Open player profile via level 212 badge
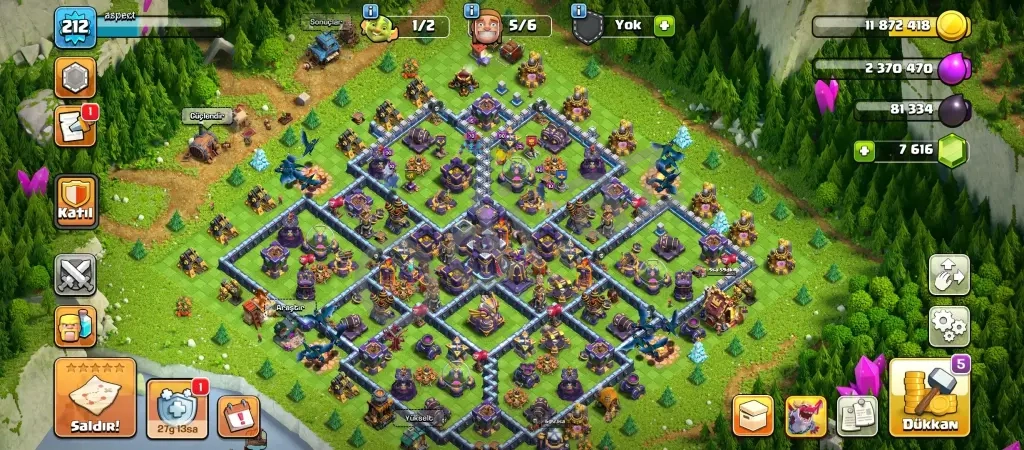The image size is (1024, 450). [75, 27]
